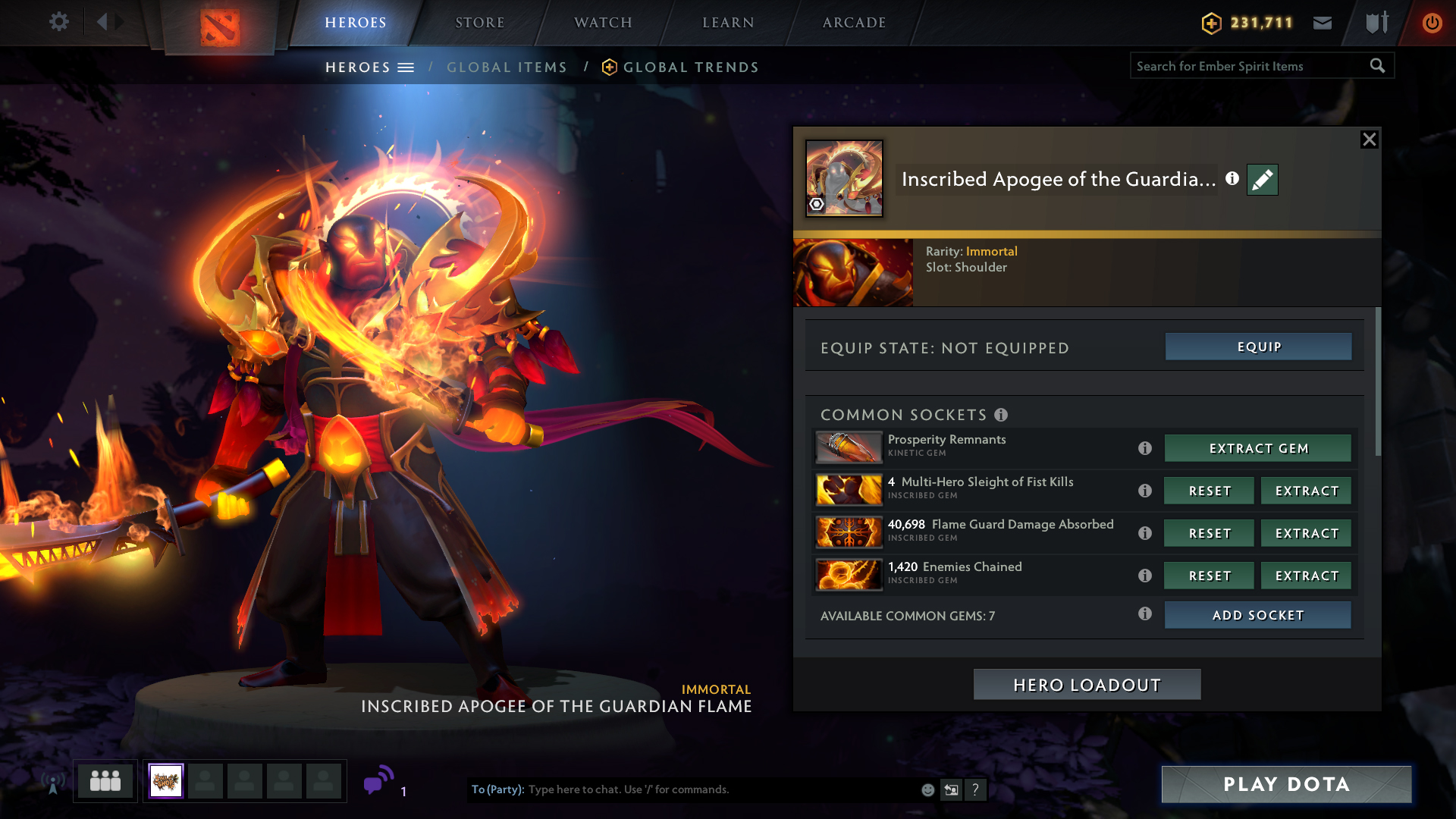Select the Arcade tab
Viewport: 1456px width, 819px height.
(854, 23)
